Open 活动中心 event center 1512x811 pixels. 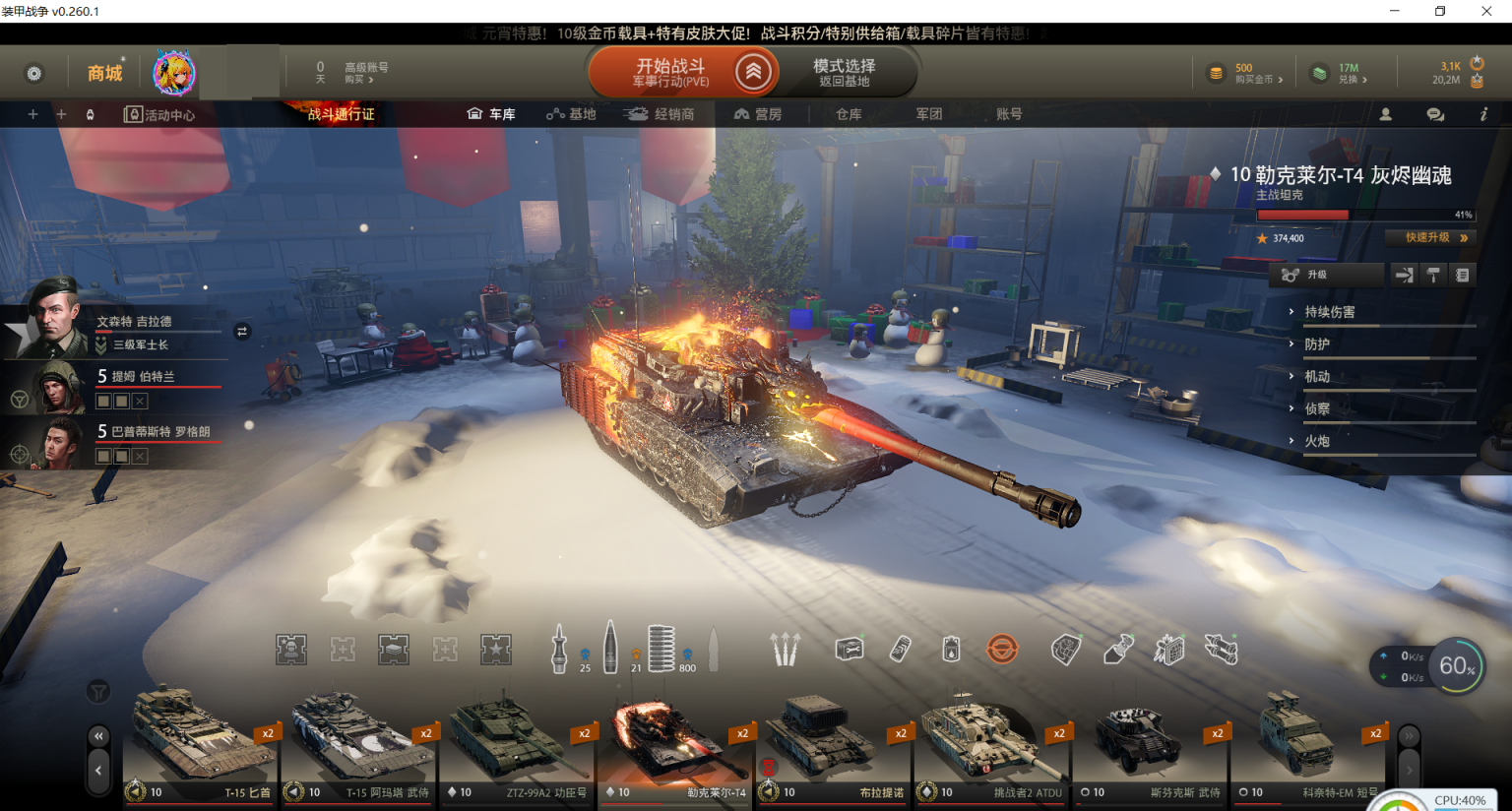click(x=159, y=115)
